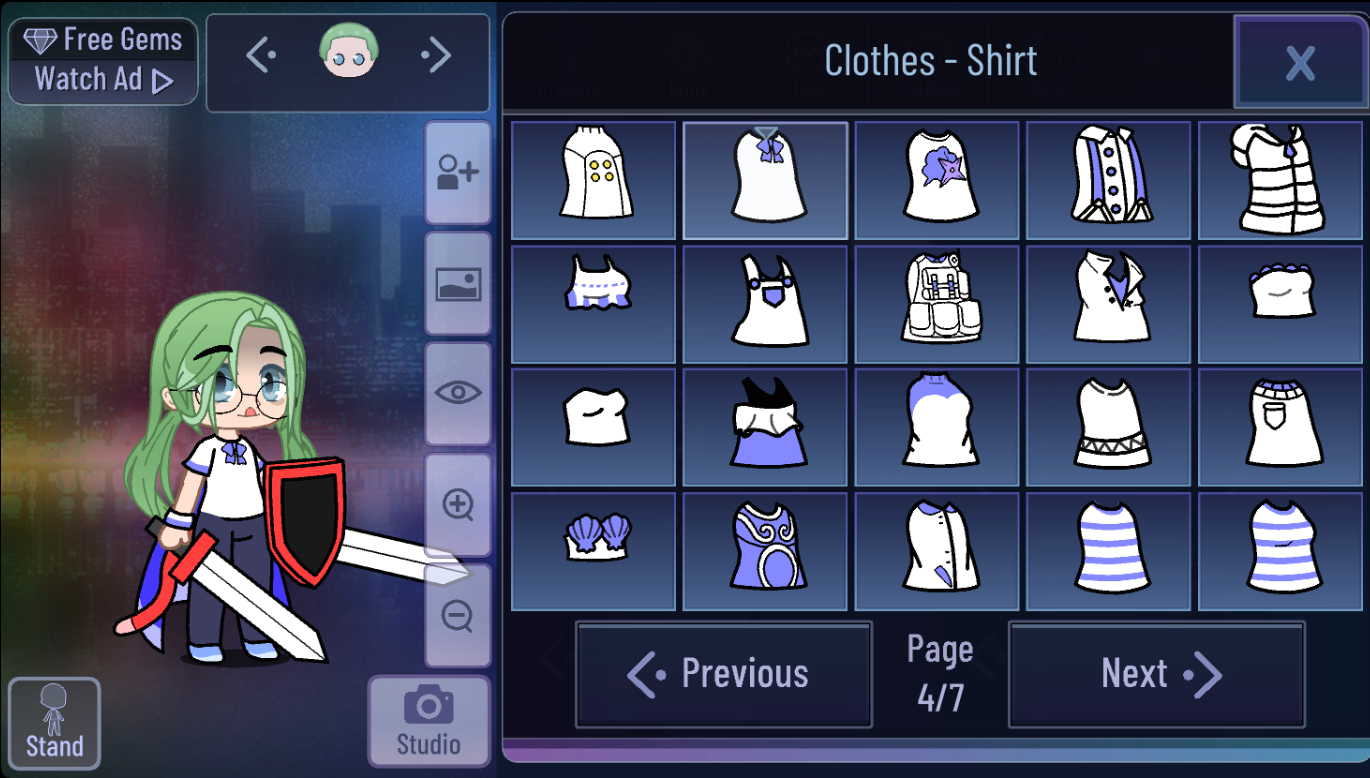This screenshot has width=1370, height=778.
Task: Toggle the eye visibility button
Action: click(458, 393)
